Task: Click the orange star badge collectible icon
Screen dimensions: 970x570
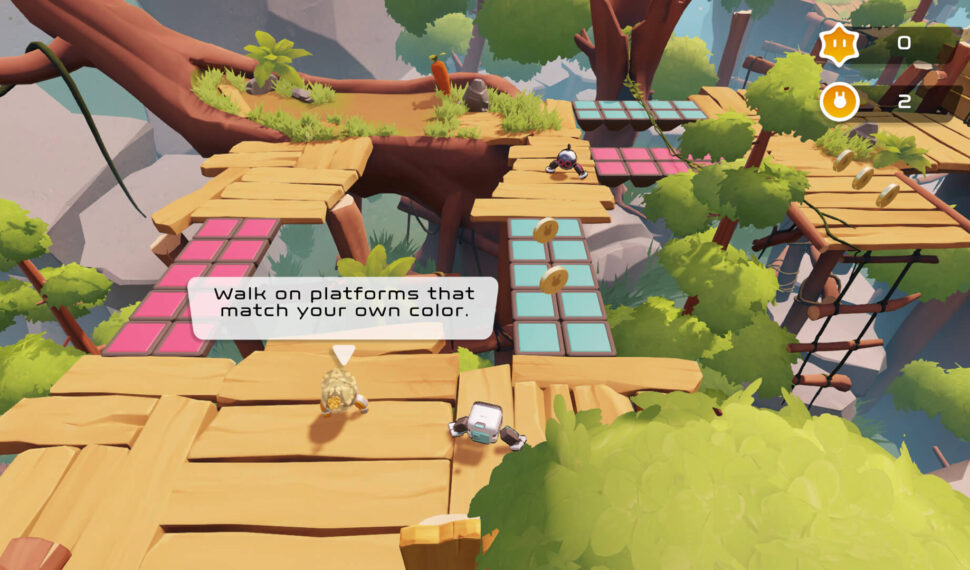Action: click(x=837, y=45)
